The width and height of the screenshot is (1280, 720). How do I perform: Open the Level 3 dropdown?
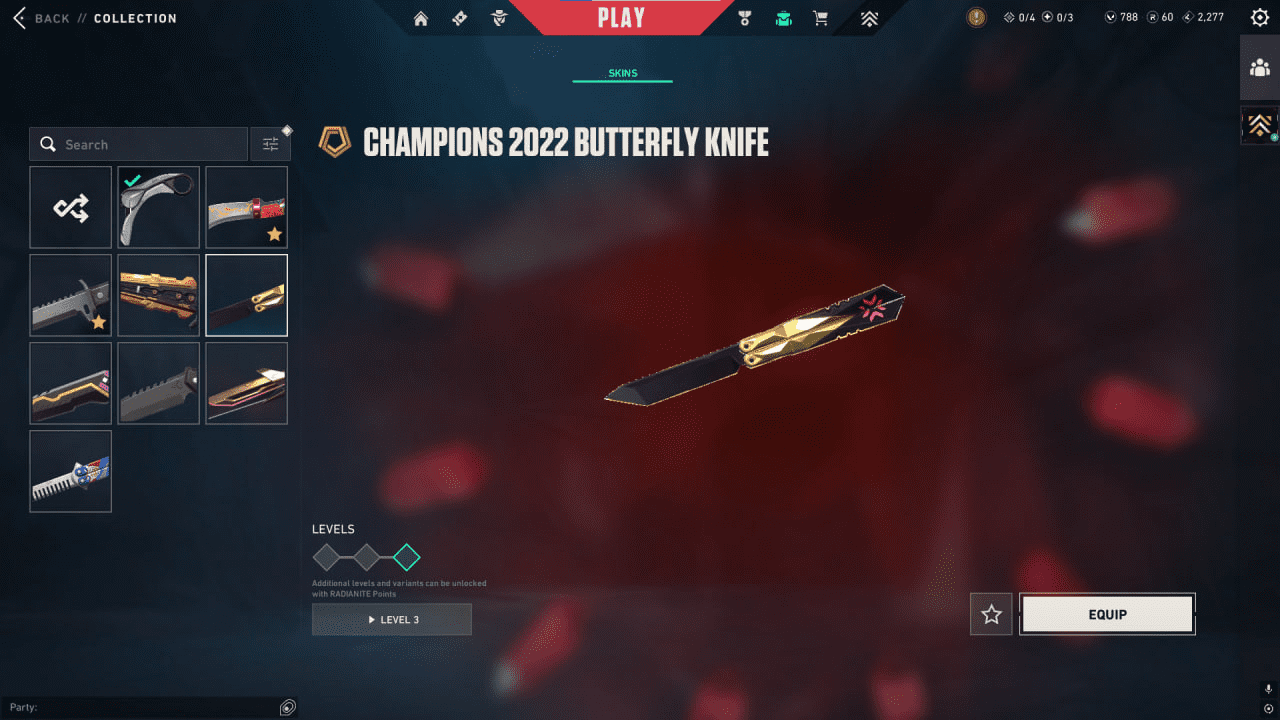pyautogui.click(x=391, y=619)
